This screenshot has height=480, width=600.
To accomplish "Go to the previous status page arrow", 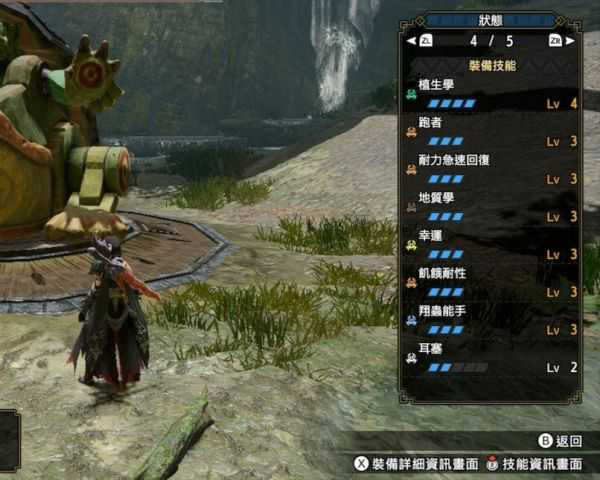I will point(411,41).
